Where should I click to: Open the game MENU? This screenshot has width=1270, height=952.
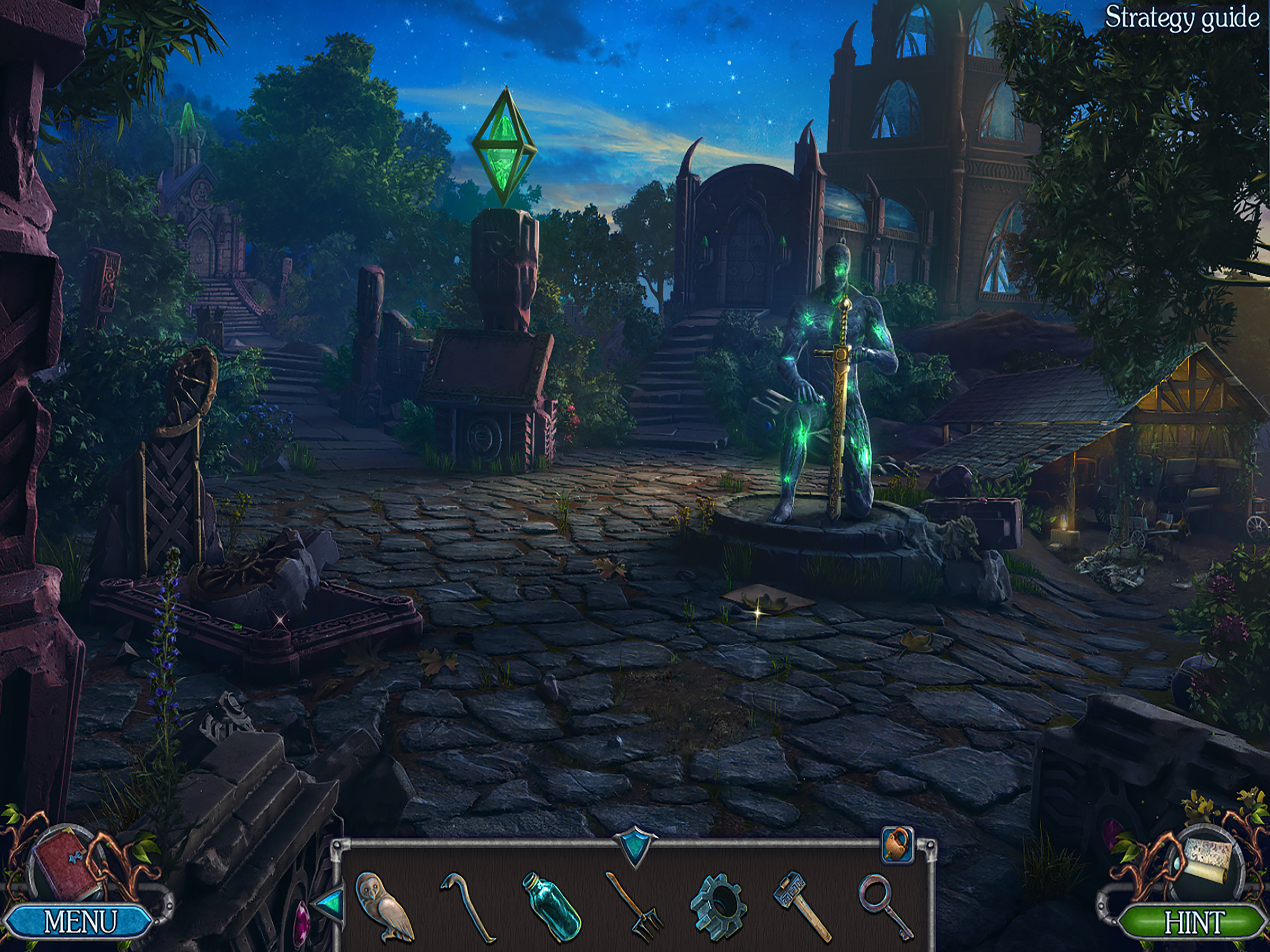coord(79,921)
